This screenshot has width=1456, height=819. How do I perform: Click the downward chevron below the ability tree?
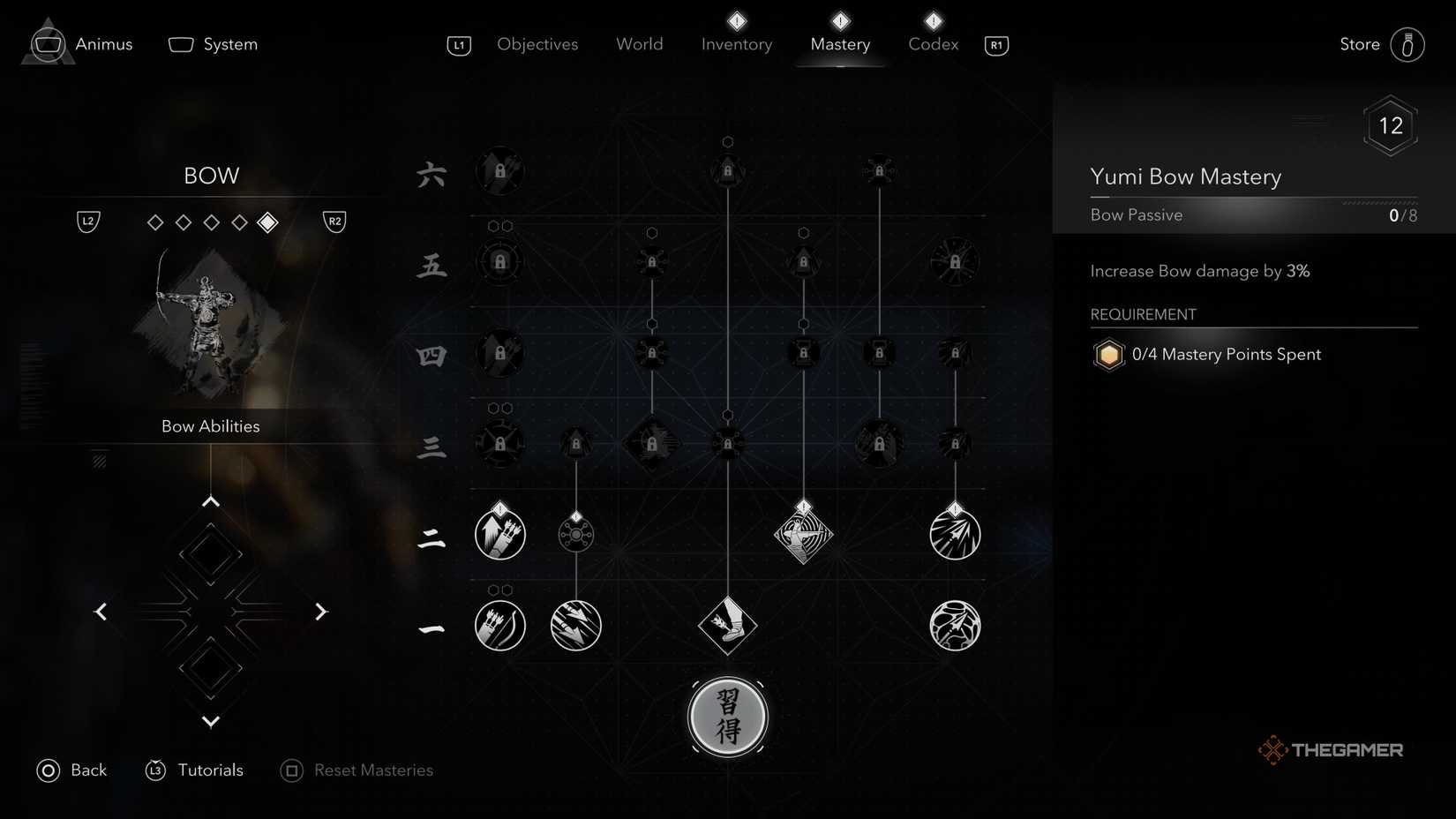click(x=210, y=721)
